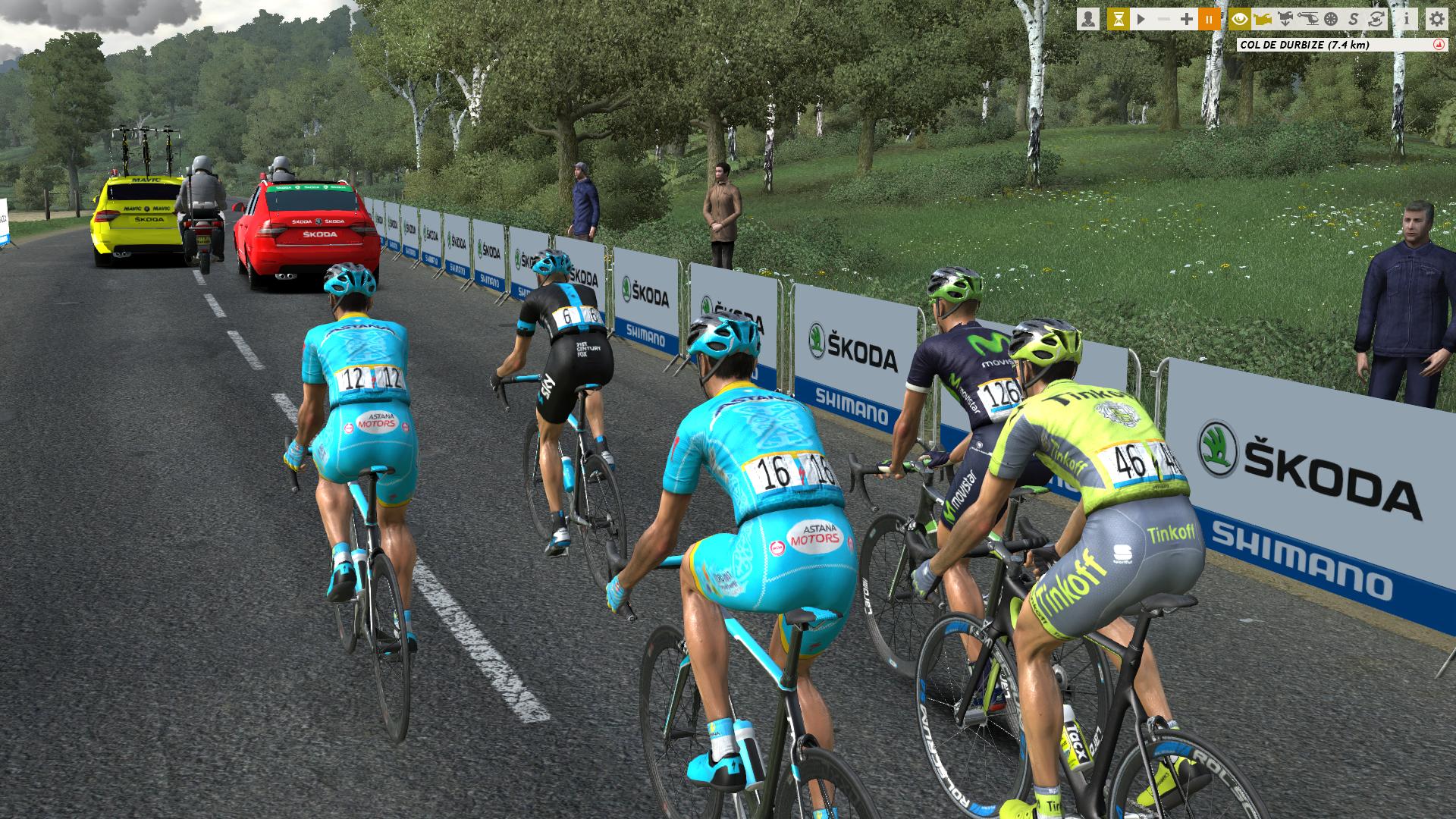The width and height of the screenshot is (1456, 819).
Task: Increase simulation speed with the plus button
Action: 1187,19
